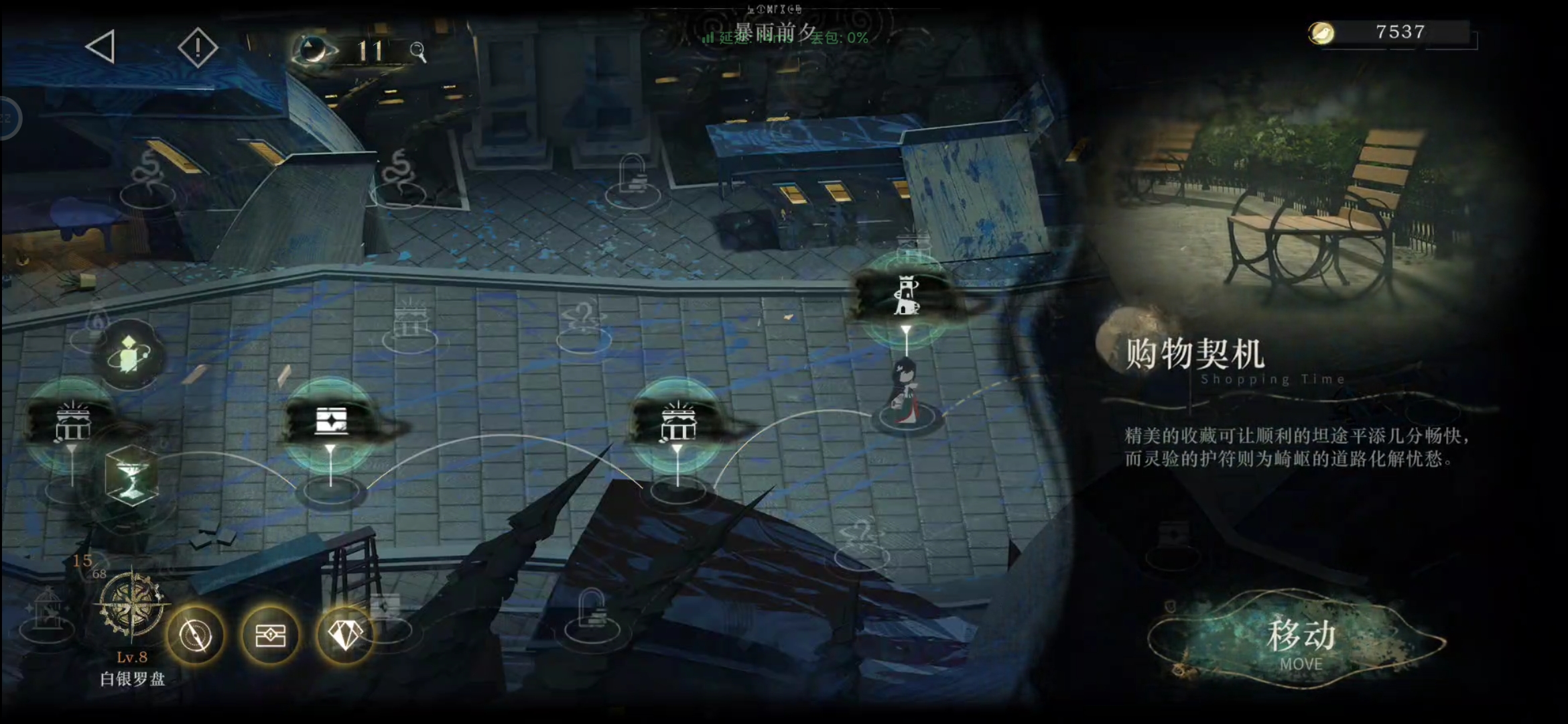Go back using the triangle arrow

tap(101, 47)
